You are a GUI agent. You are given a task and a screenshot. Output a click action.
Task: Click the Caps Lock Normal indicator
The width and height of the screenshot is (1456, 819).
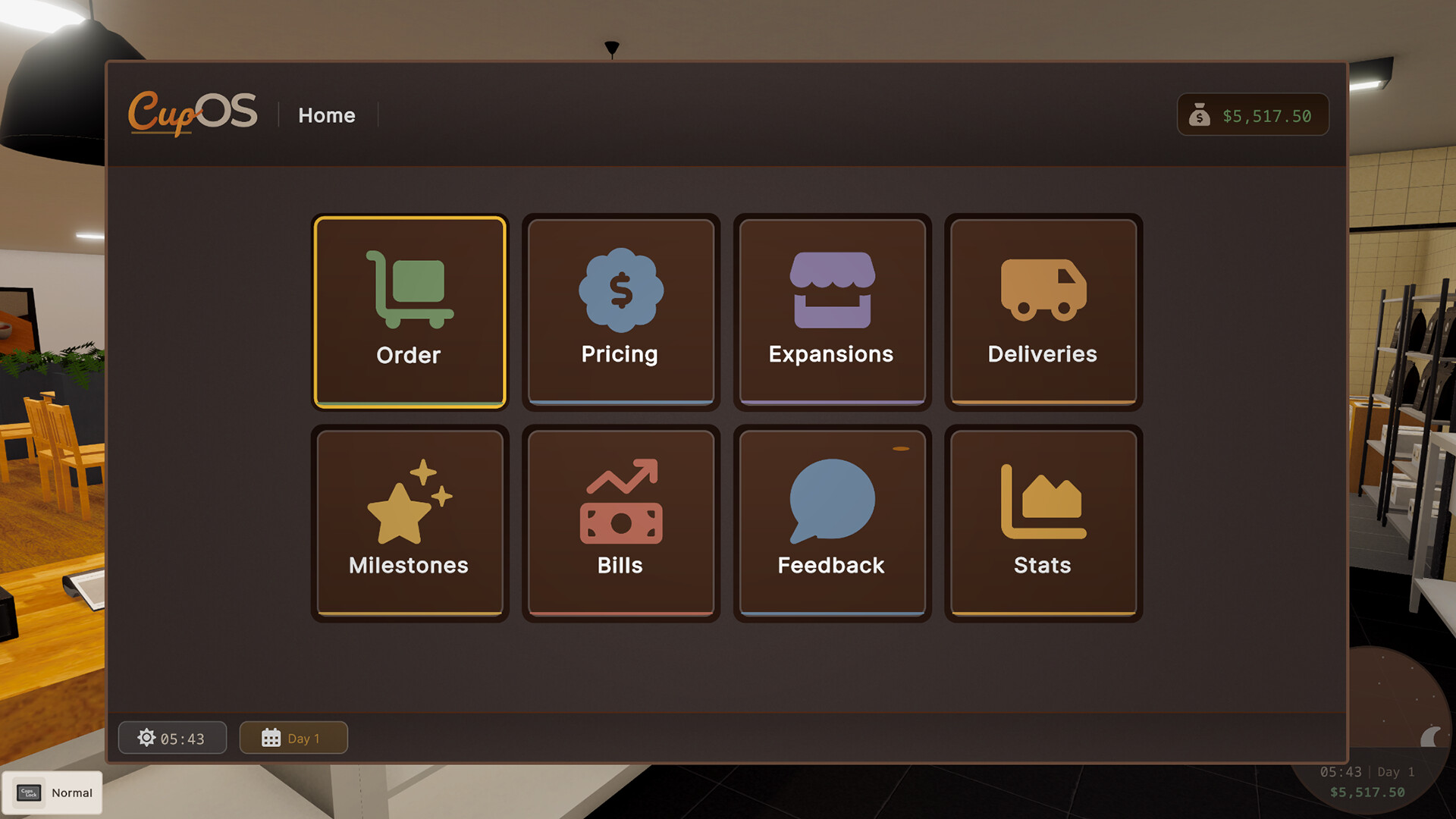pos(53,792)
